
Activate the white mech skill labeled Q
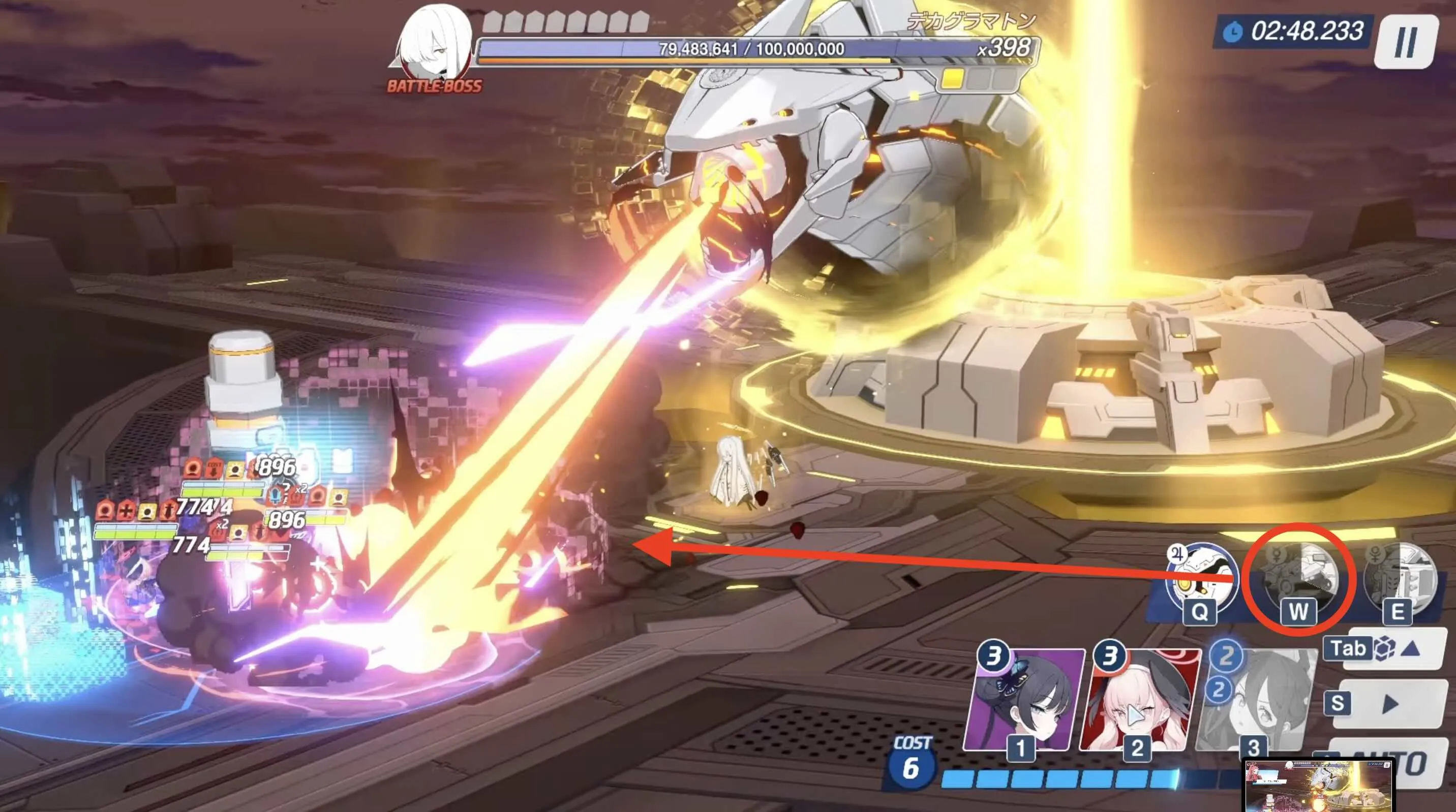coord(1202,579)
